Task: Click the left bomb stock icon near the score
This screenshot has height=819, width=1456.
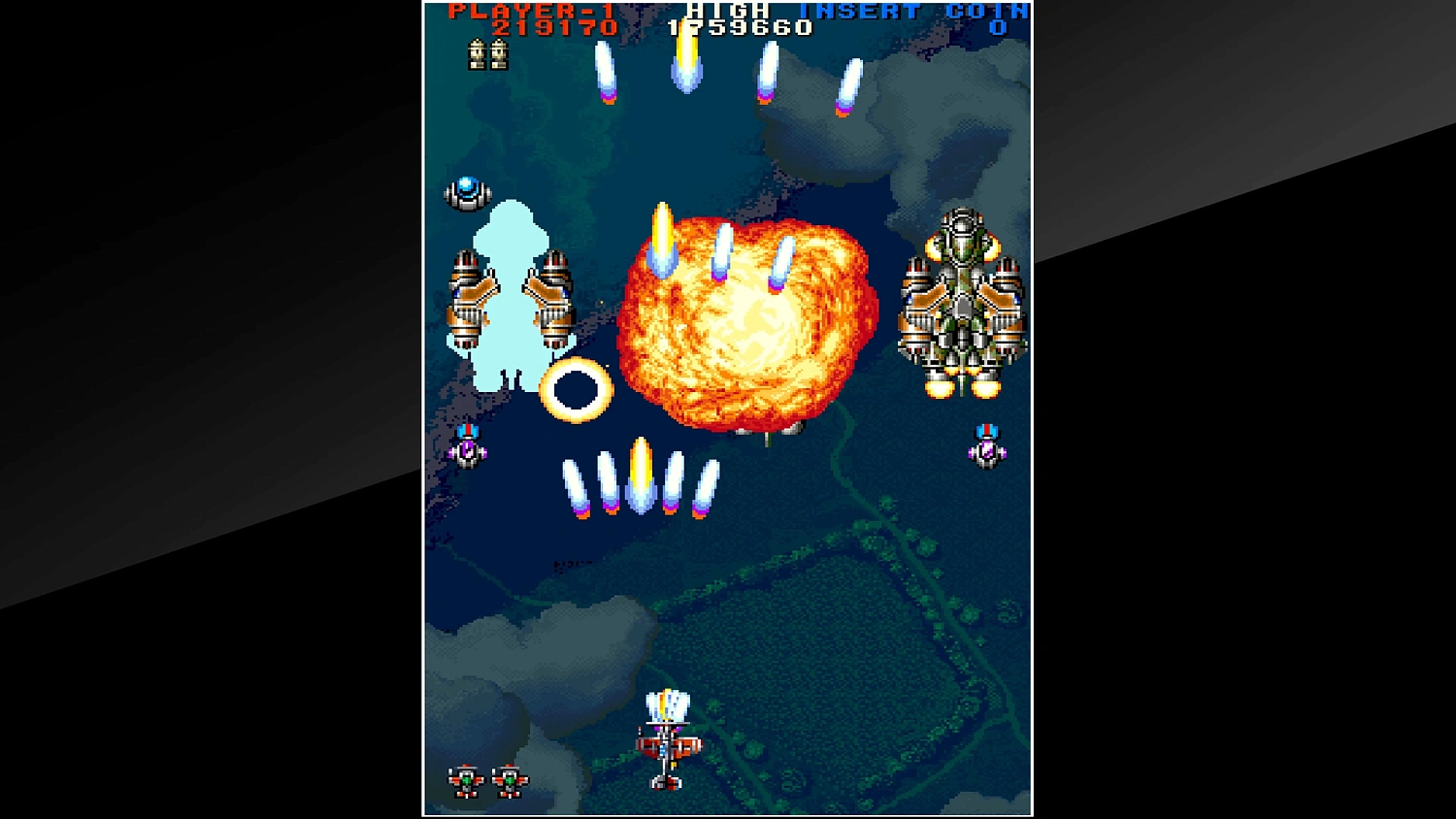Action: 476,55
